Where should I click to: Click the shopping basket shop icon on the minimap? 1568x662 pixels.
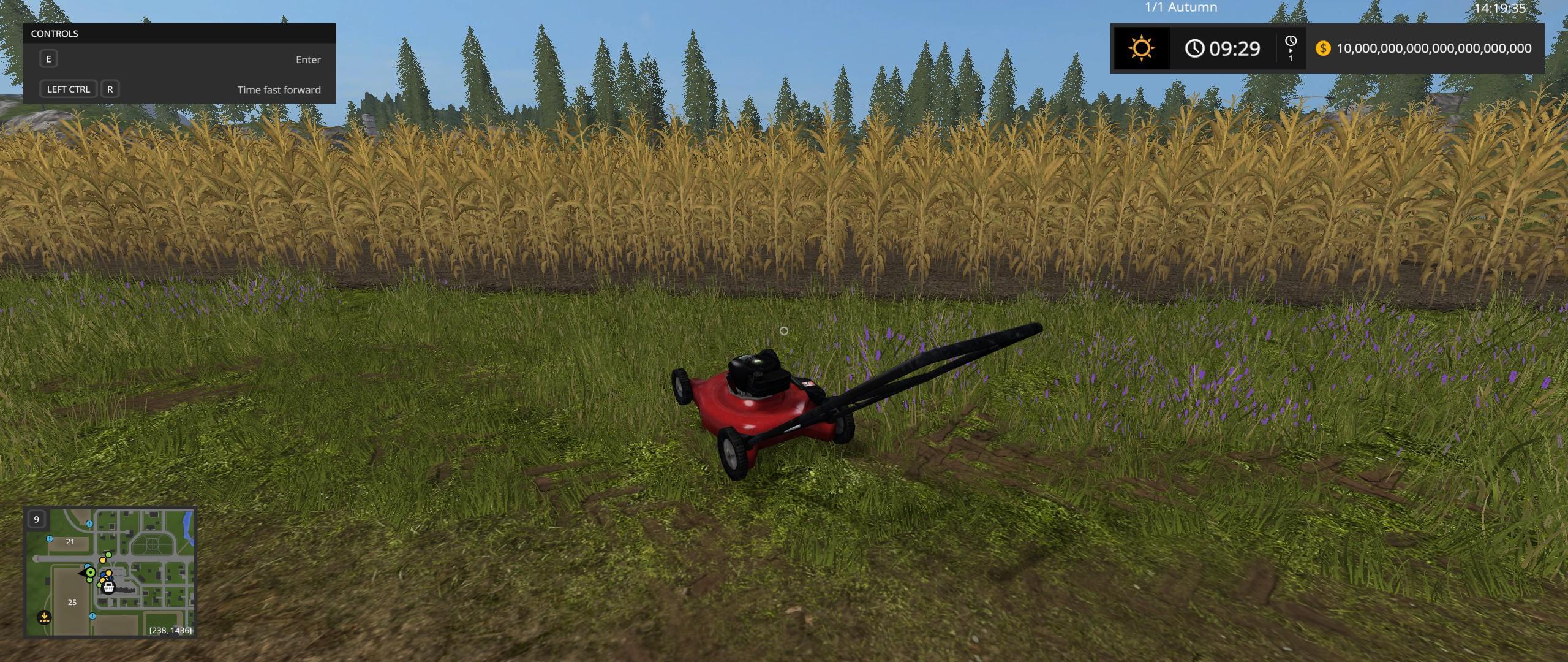[108, 588]
